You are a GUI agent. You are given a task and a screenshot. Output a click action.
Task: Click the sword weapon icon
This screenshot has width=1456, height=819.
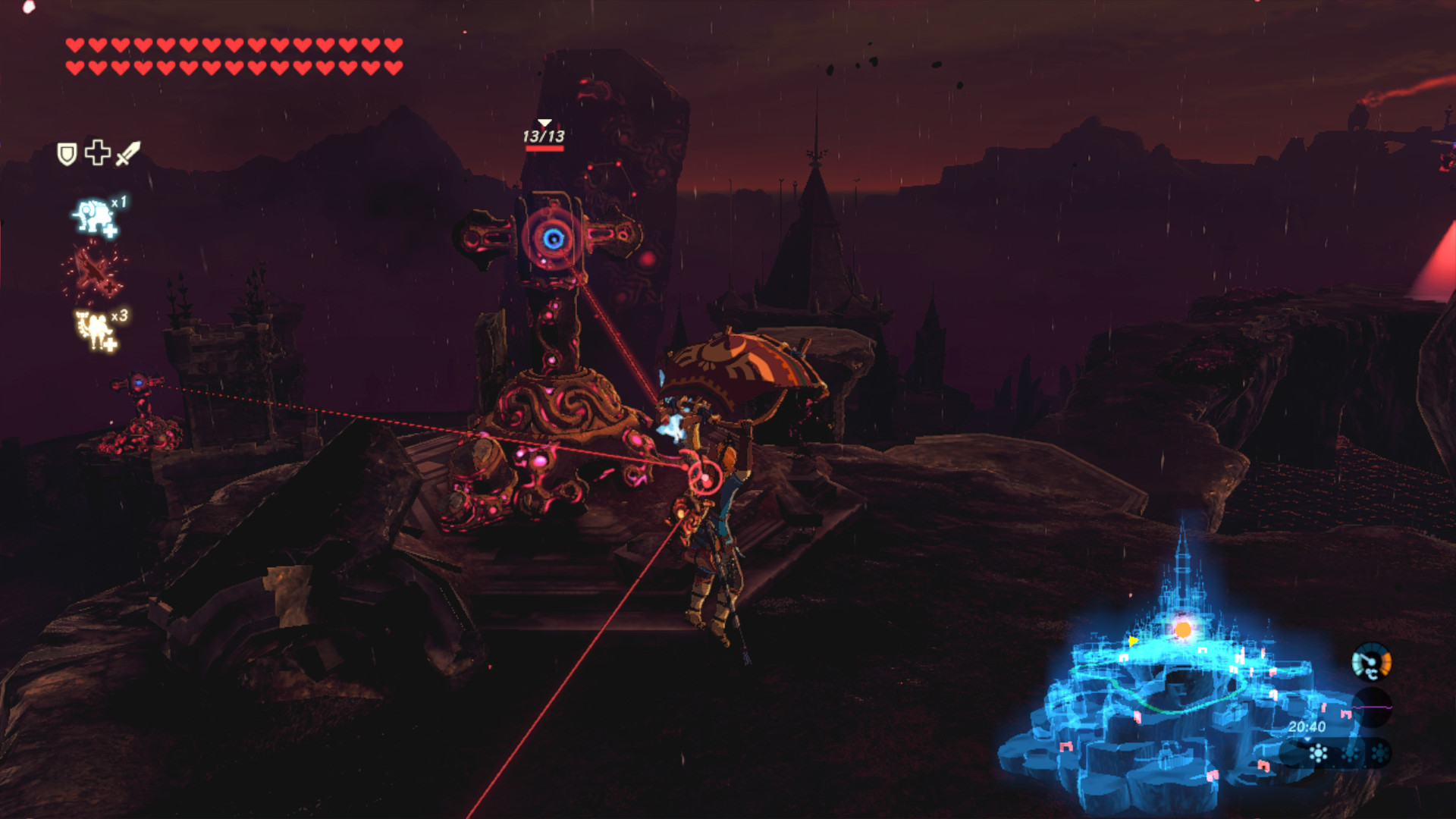tap(128, 153)
